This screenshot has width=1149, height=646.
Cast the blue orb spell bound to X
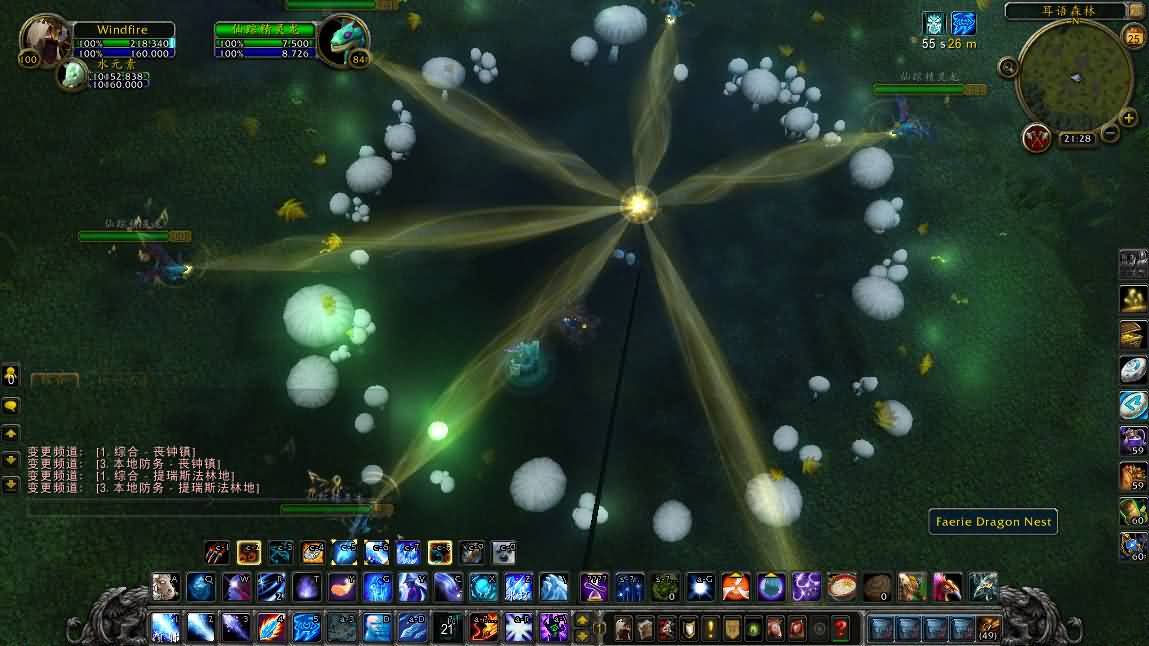484,586
